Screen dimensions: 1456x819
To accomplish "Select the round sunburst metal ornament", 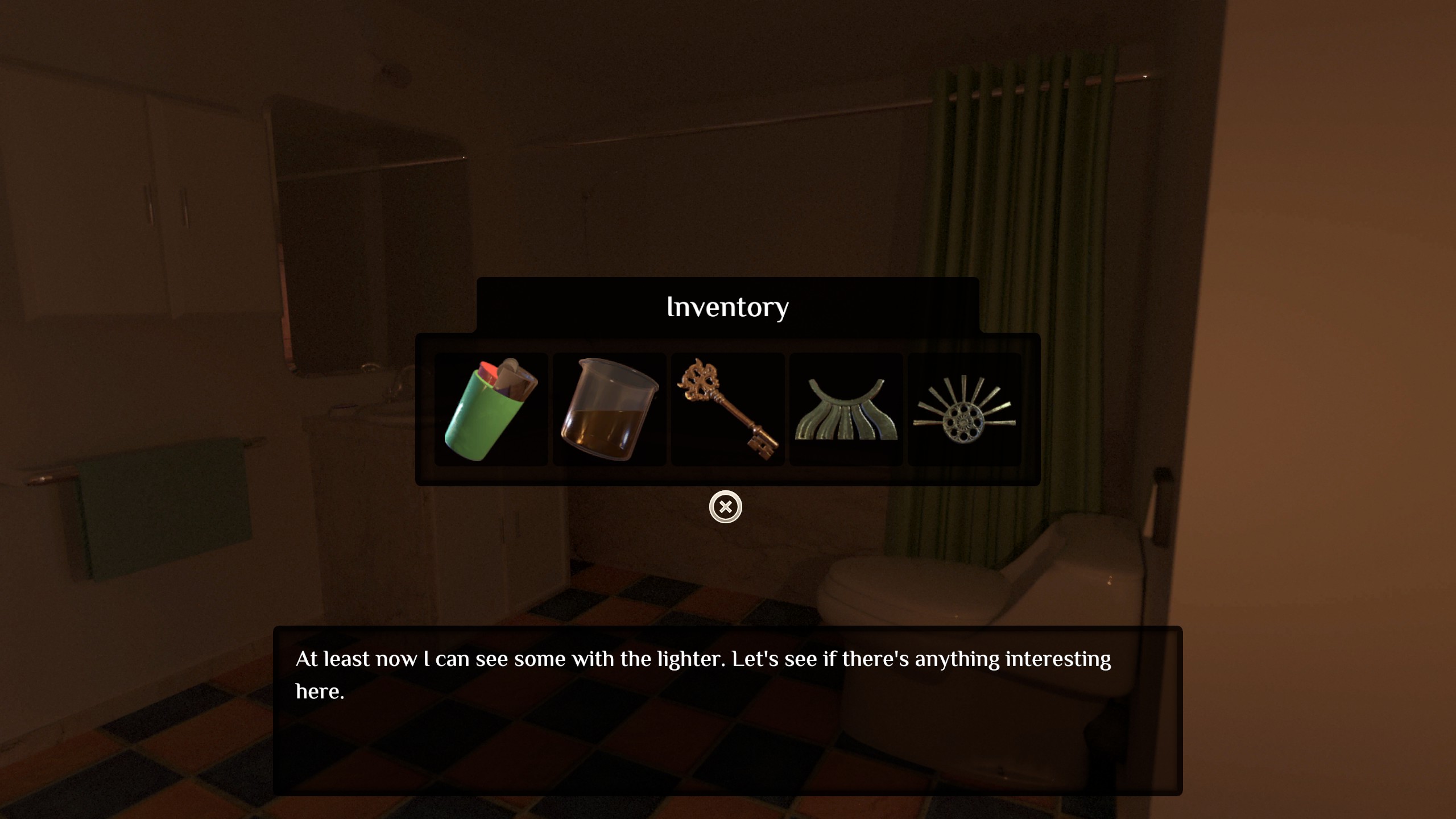I will [964, 409].
